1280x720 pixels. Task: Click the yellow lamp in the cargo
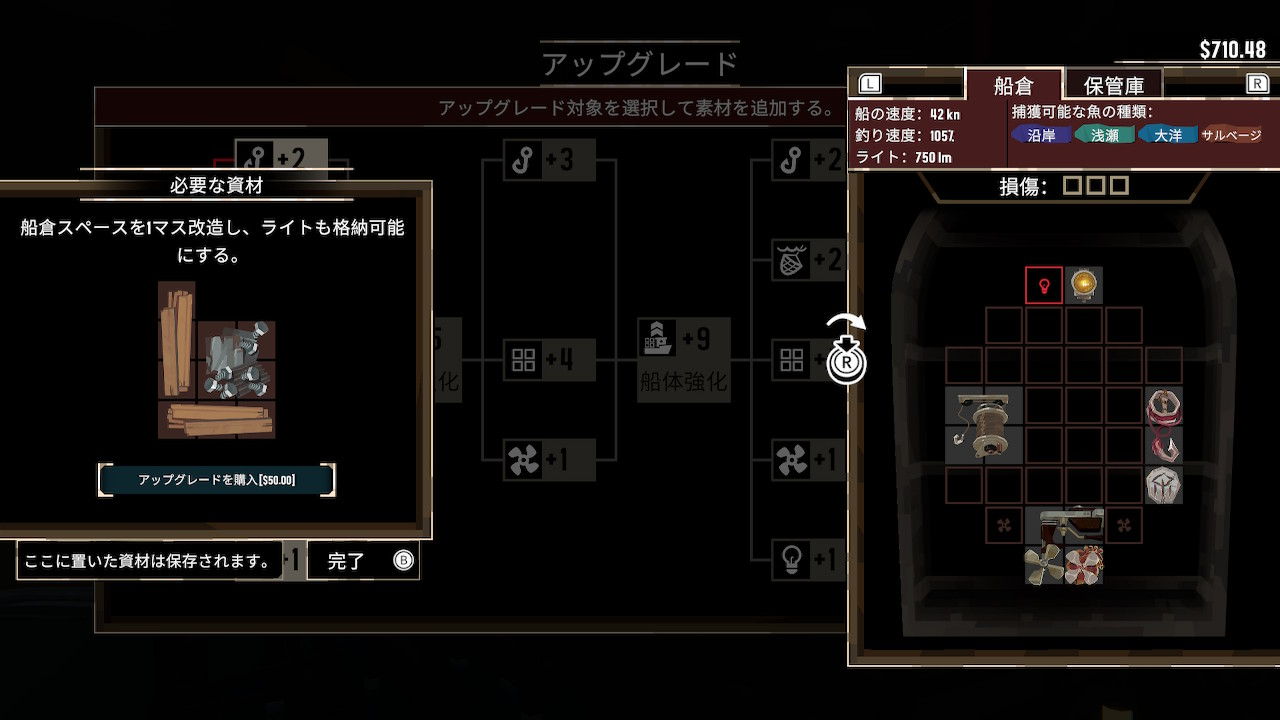1084,285
